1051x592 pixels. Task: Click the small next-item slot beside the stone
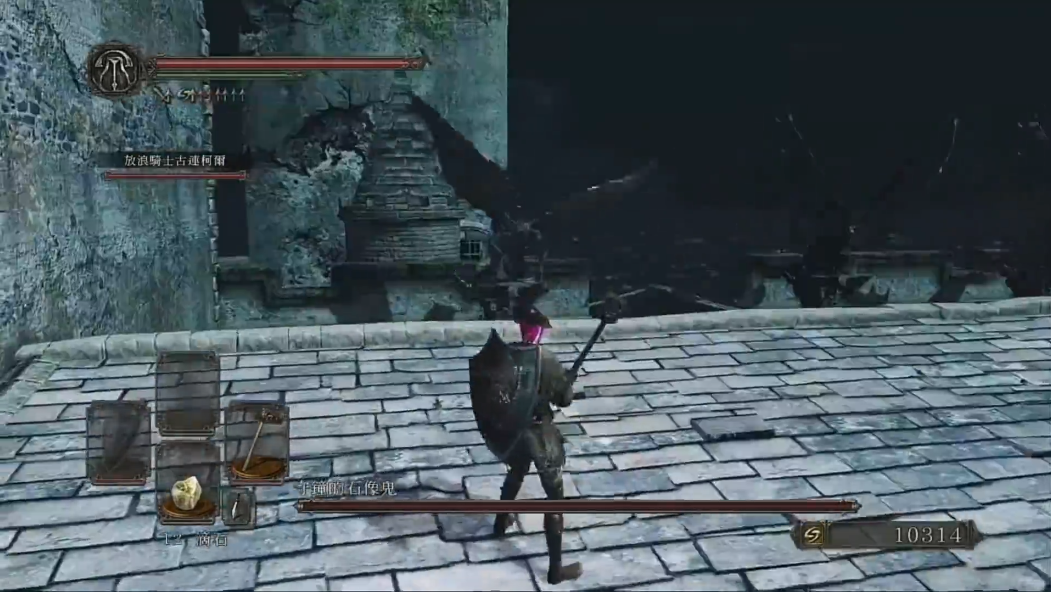(238, 508)
